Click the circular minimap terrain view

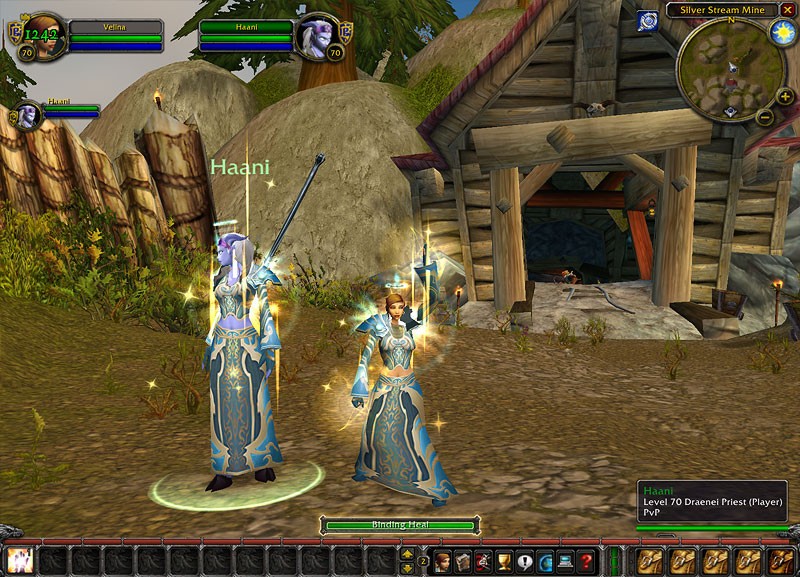[x=729, y=69]
